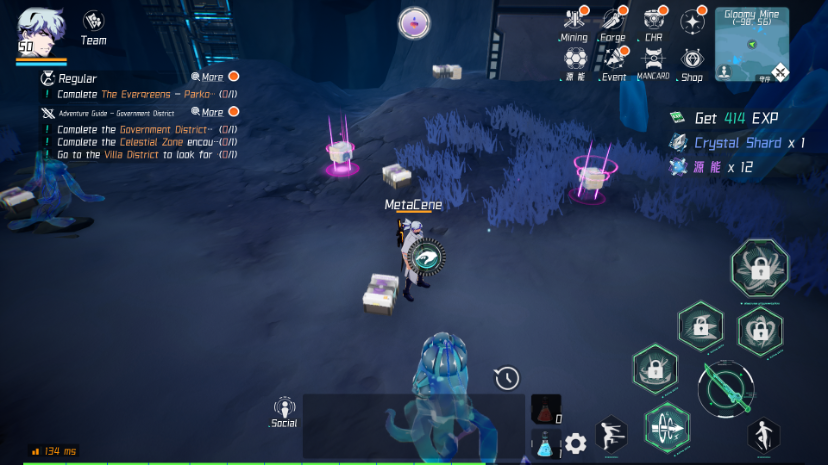Activate the arrow-dash skill hexagon
Image resolution: width=828 pixels, height=466 pixels.
pos(666,428)
